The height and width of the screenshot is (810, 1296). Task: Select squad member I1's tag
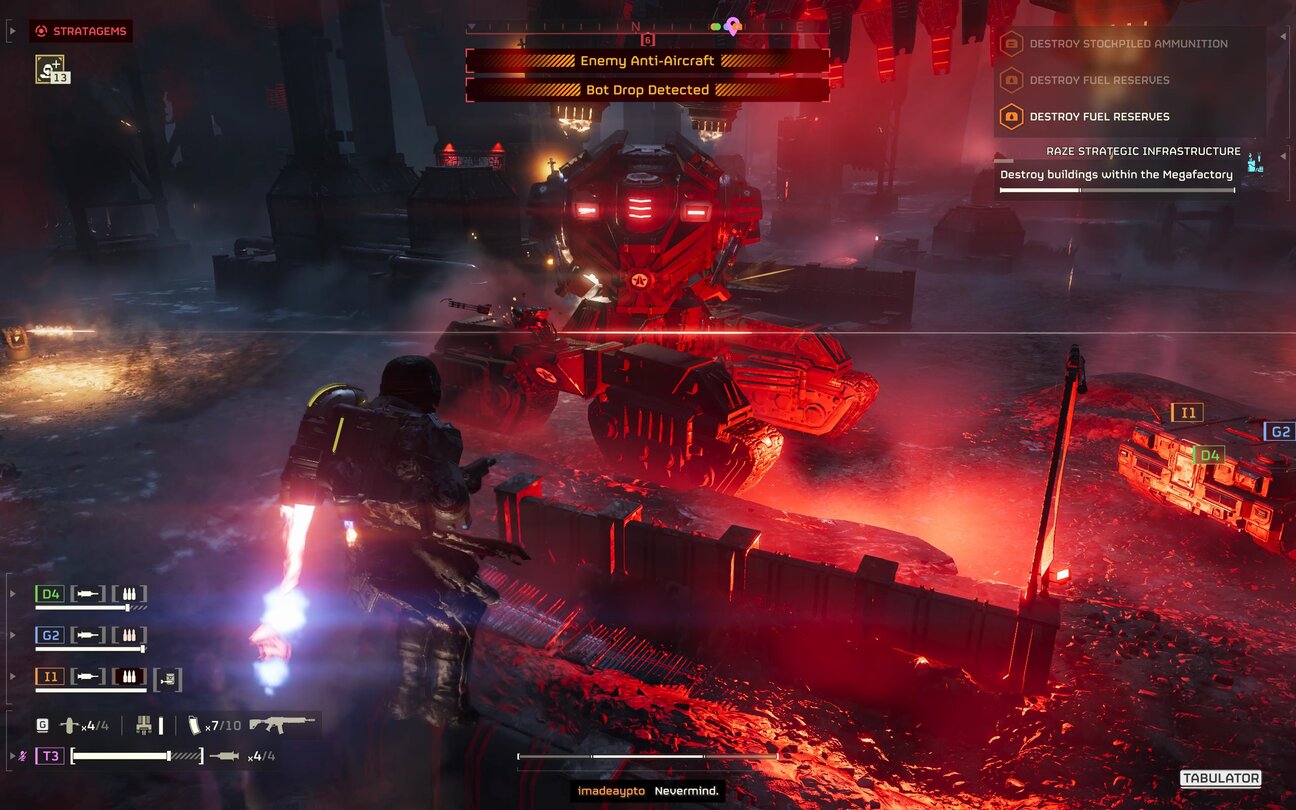pyautogui.click(x=50, y=677)
